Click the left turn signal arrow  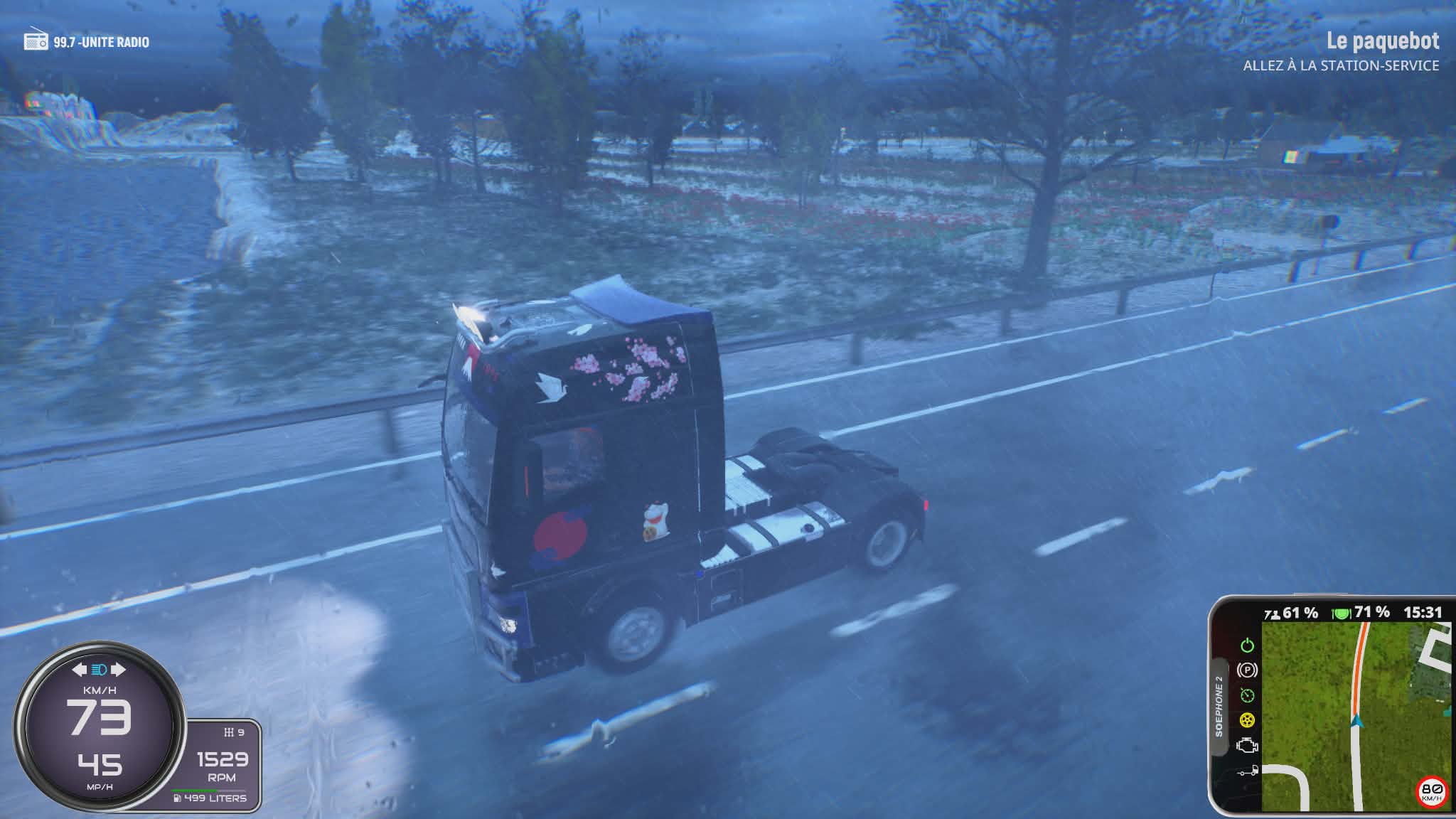pyautogui.click(x=79, y=670)
